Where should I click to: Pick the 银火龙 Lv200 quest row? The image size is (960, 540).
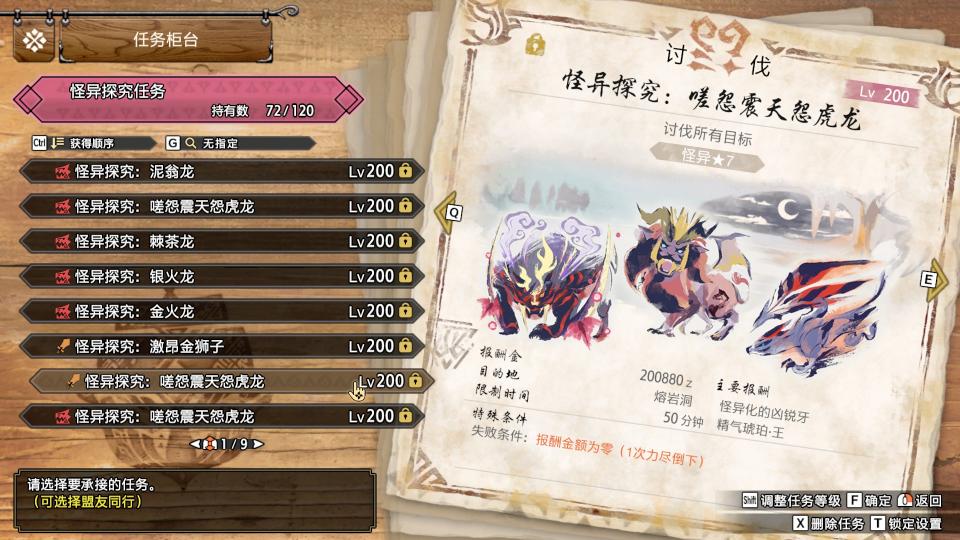tap(222, 276)
